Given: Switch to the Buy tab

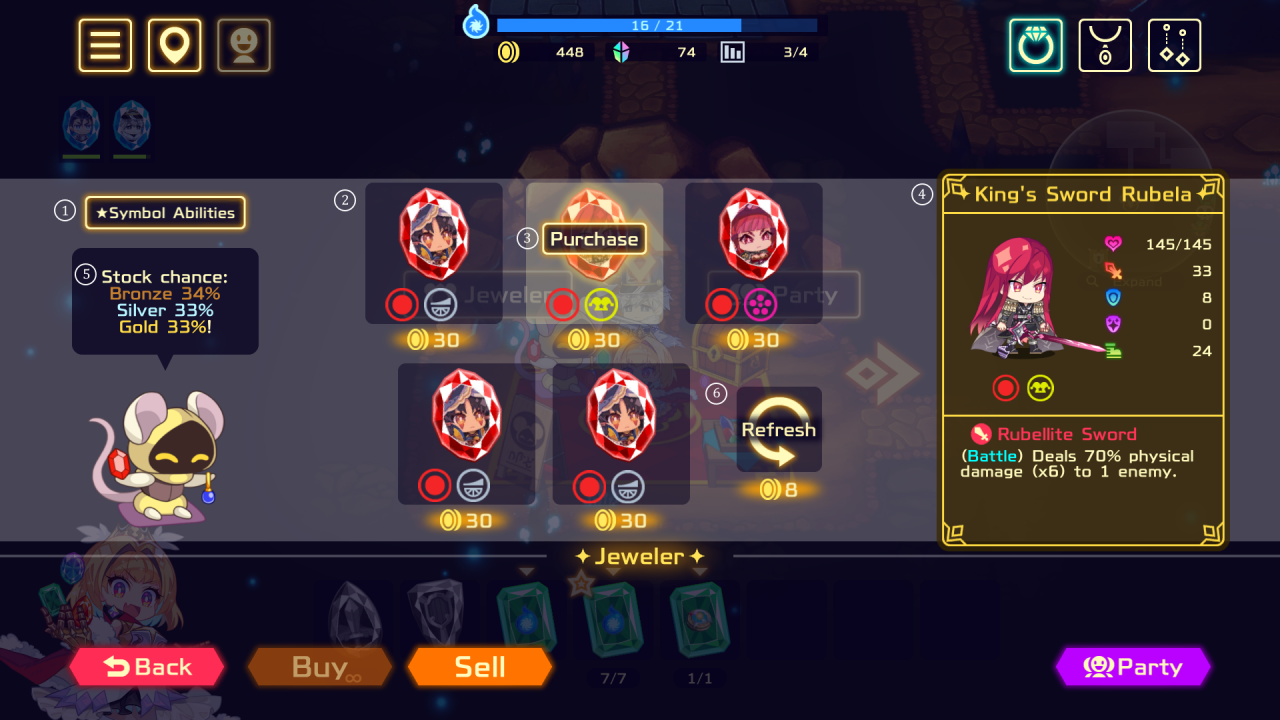Looking at the screenshot, I should click(320, 667).
